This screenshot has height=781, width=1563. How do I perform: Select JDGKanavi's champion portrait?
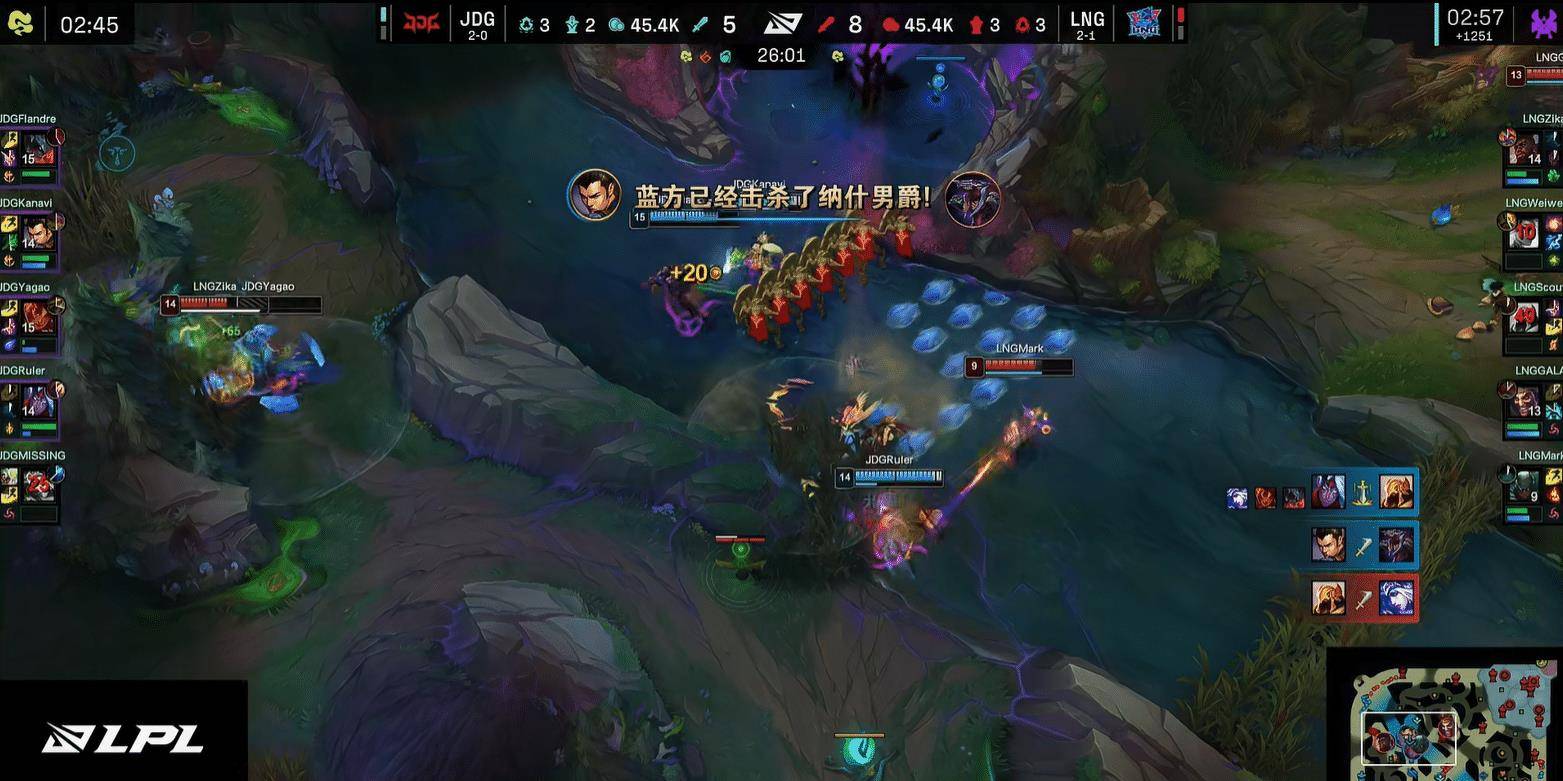(36, 235)
